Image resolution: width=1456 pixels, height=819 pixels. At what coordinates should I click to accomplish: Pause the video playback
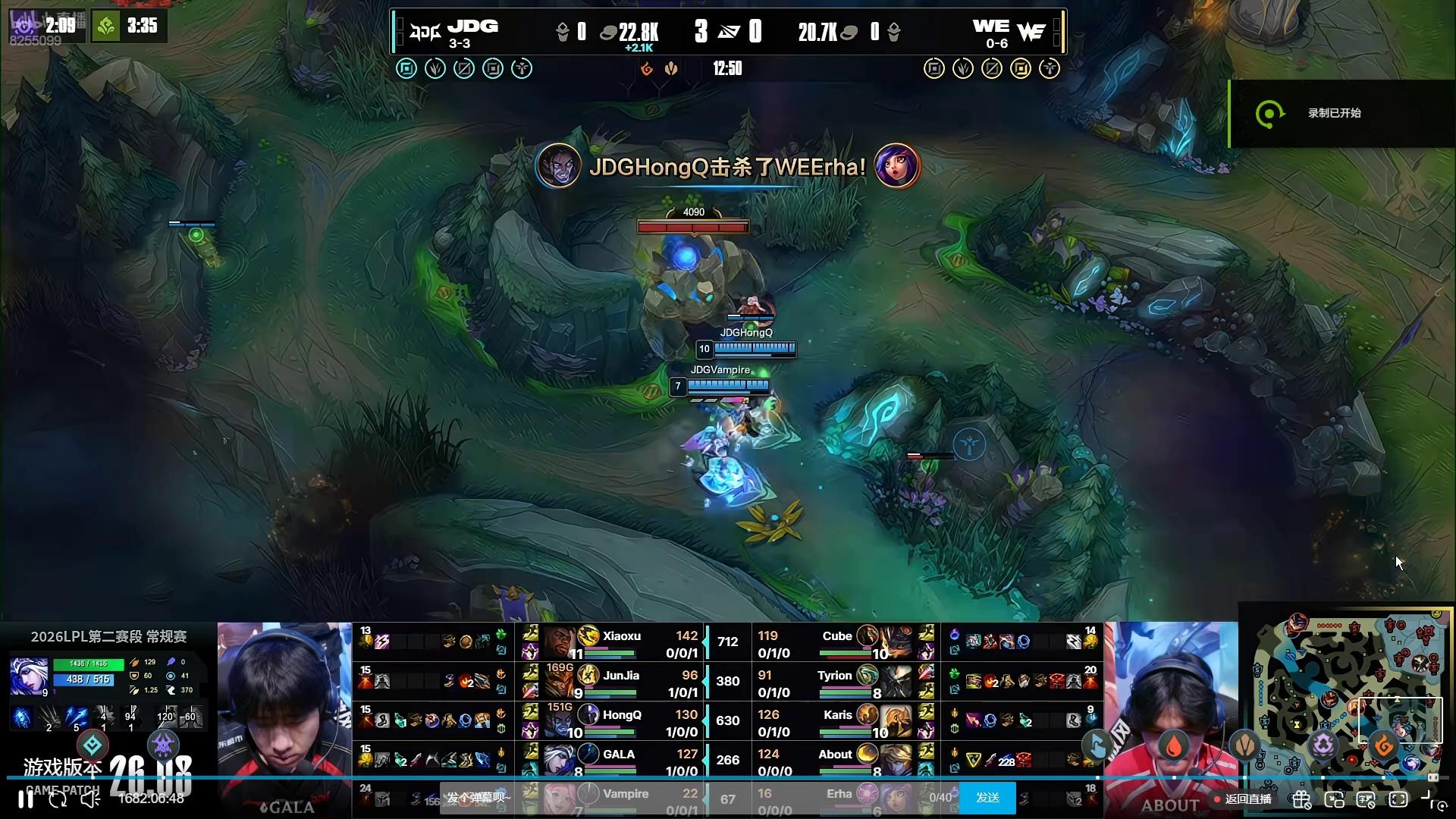(x=26, y=799)
